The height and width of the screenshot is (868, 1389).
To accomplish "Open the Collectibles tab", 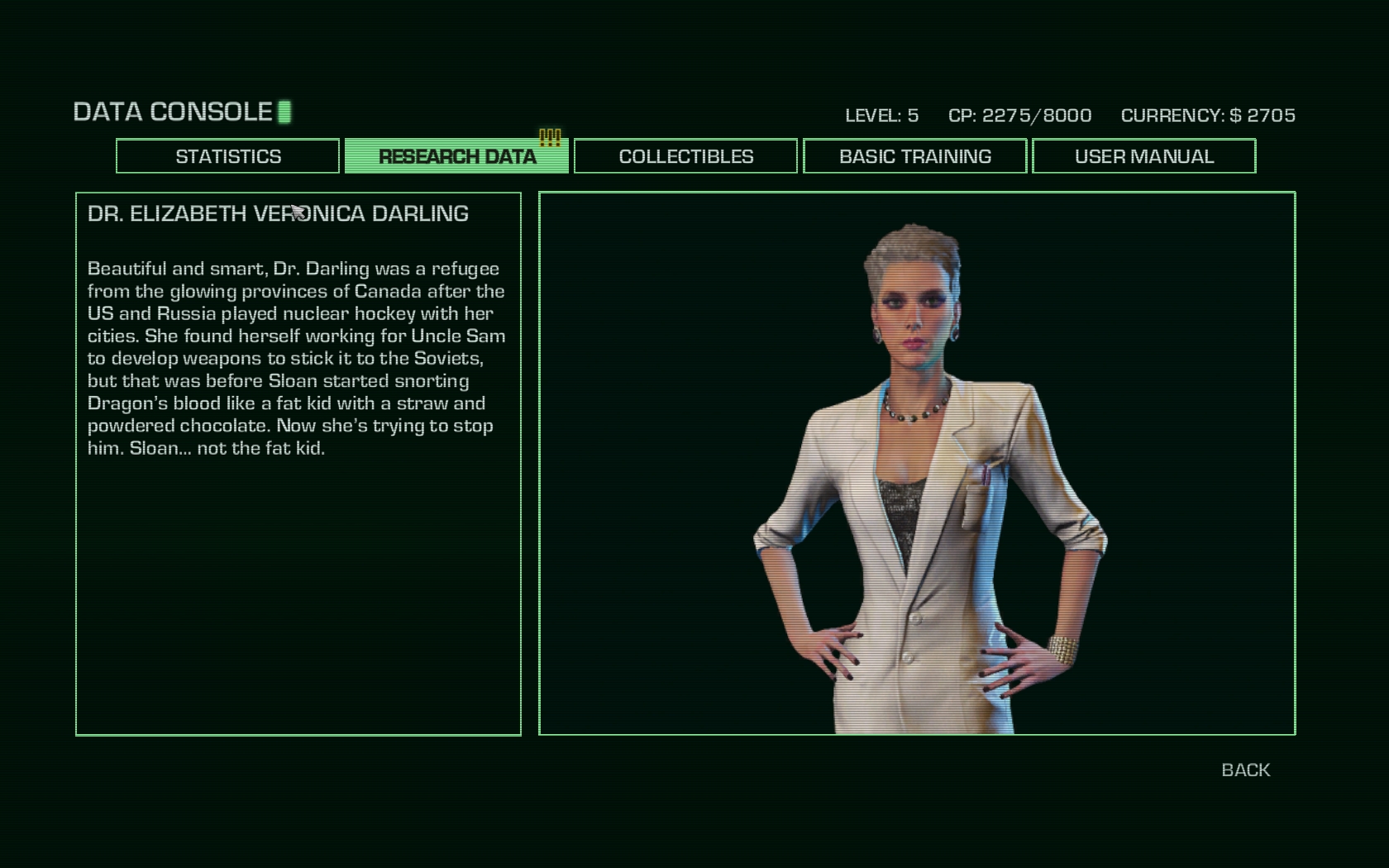I will [685, 156].
